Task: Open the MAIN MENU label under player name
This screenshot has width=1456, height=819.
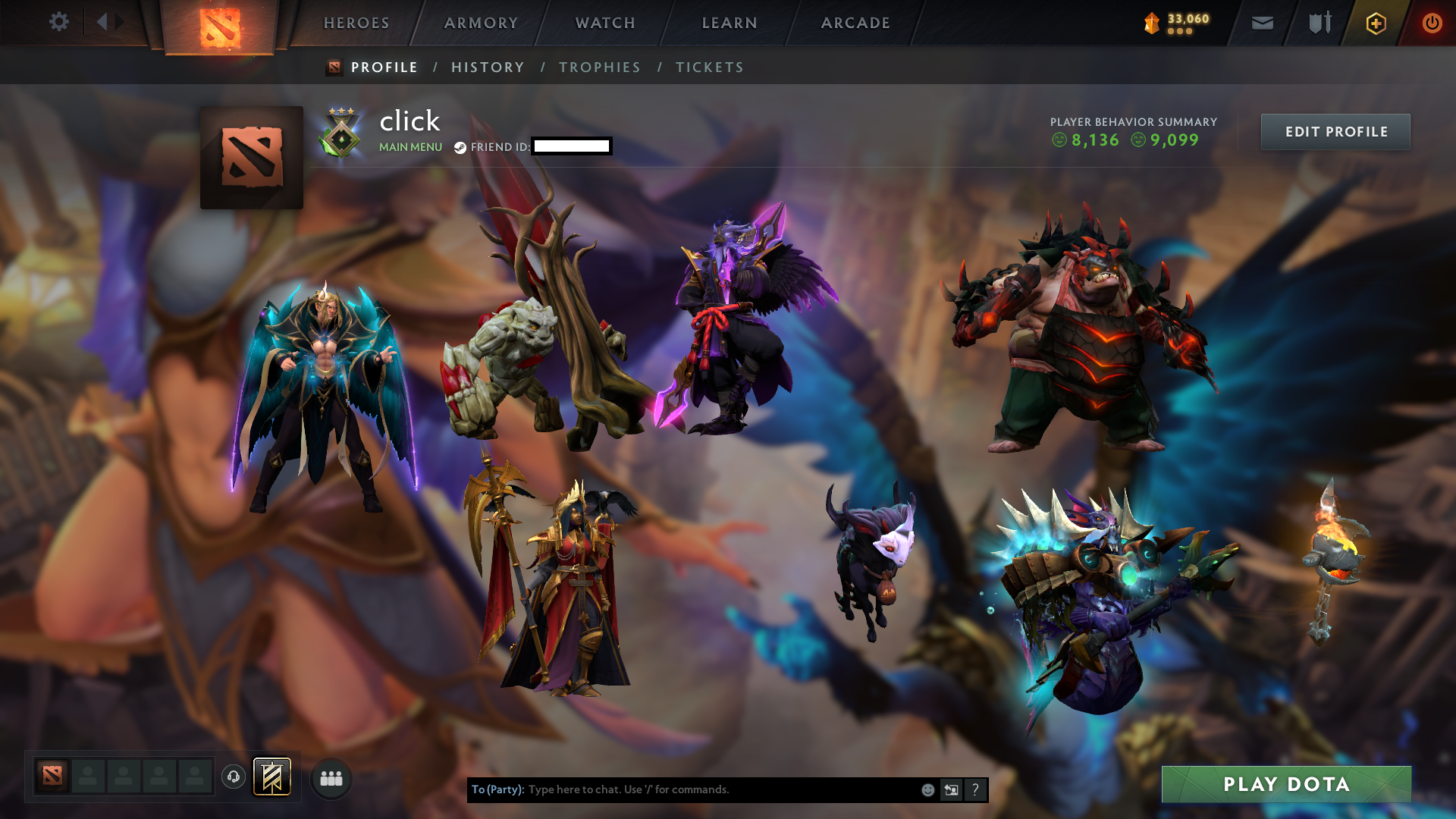Action: coord(410,147)
